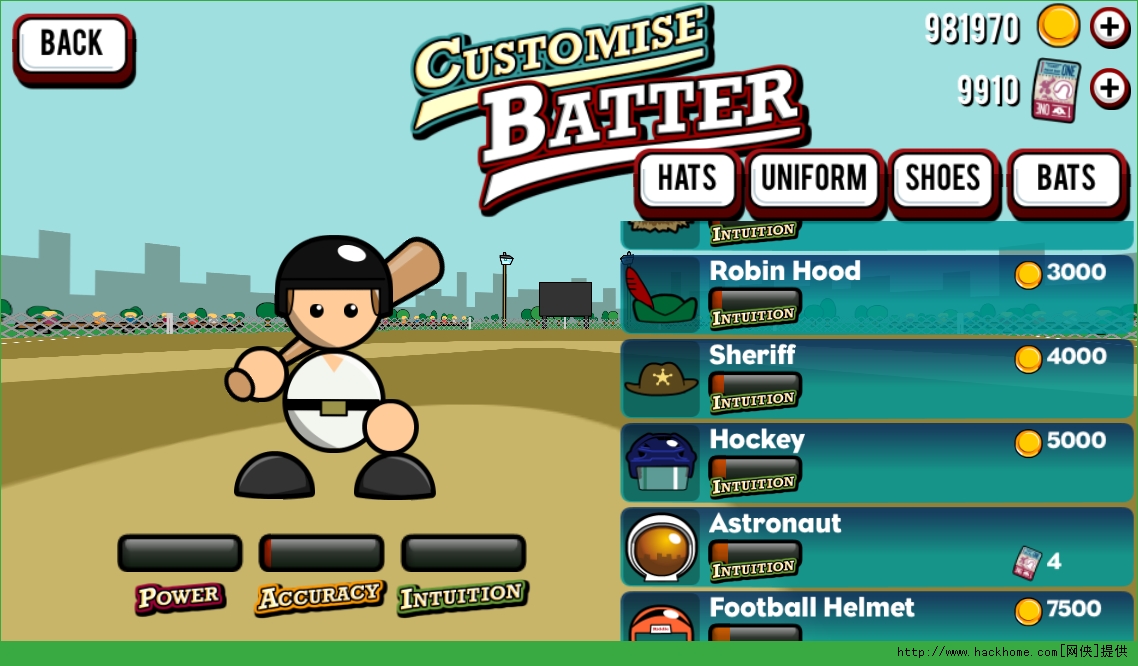
Task: Add more gold coins with plus button
Action: tap(1110, 27)
